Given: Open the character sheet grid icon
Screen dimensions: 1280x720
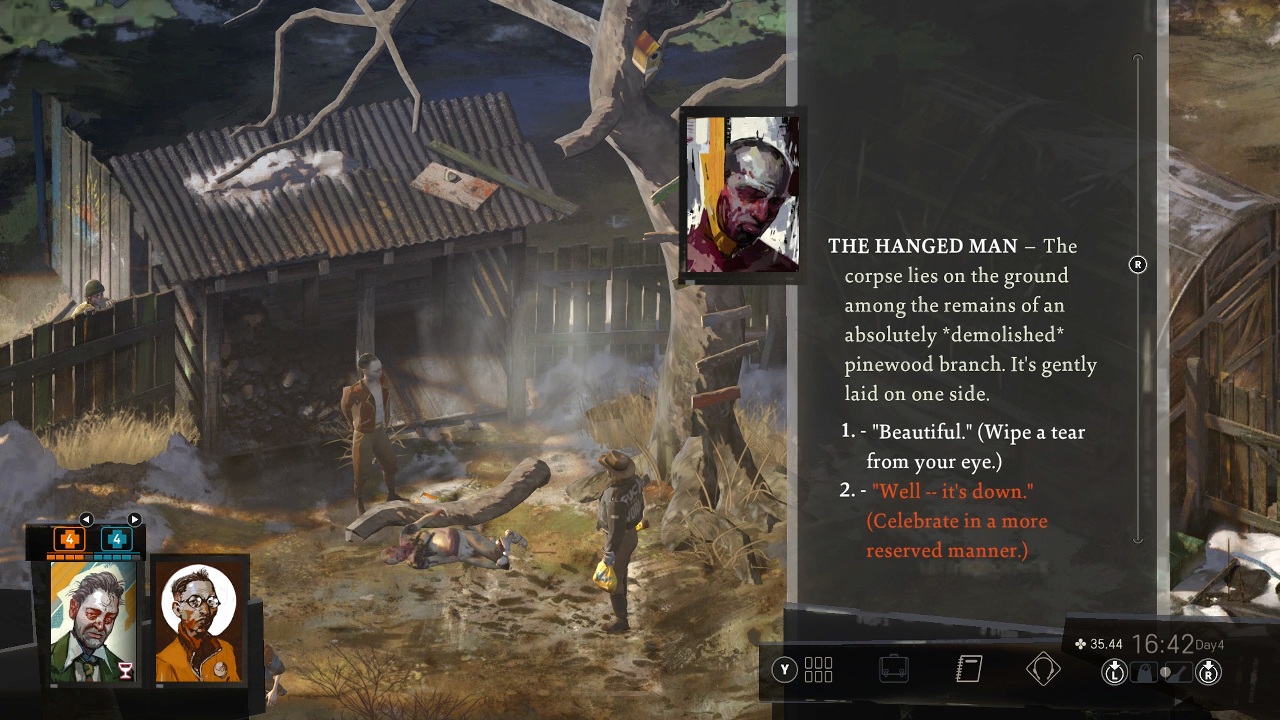Looking at the screenshot, I should (817, 668).
